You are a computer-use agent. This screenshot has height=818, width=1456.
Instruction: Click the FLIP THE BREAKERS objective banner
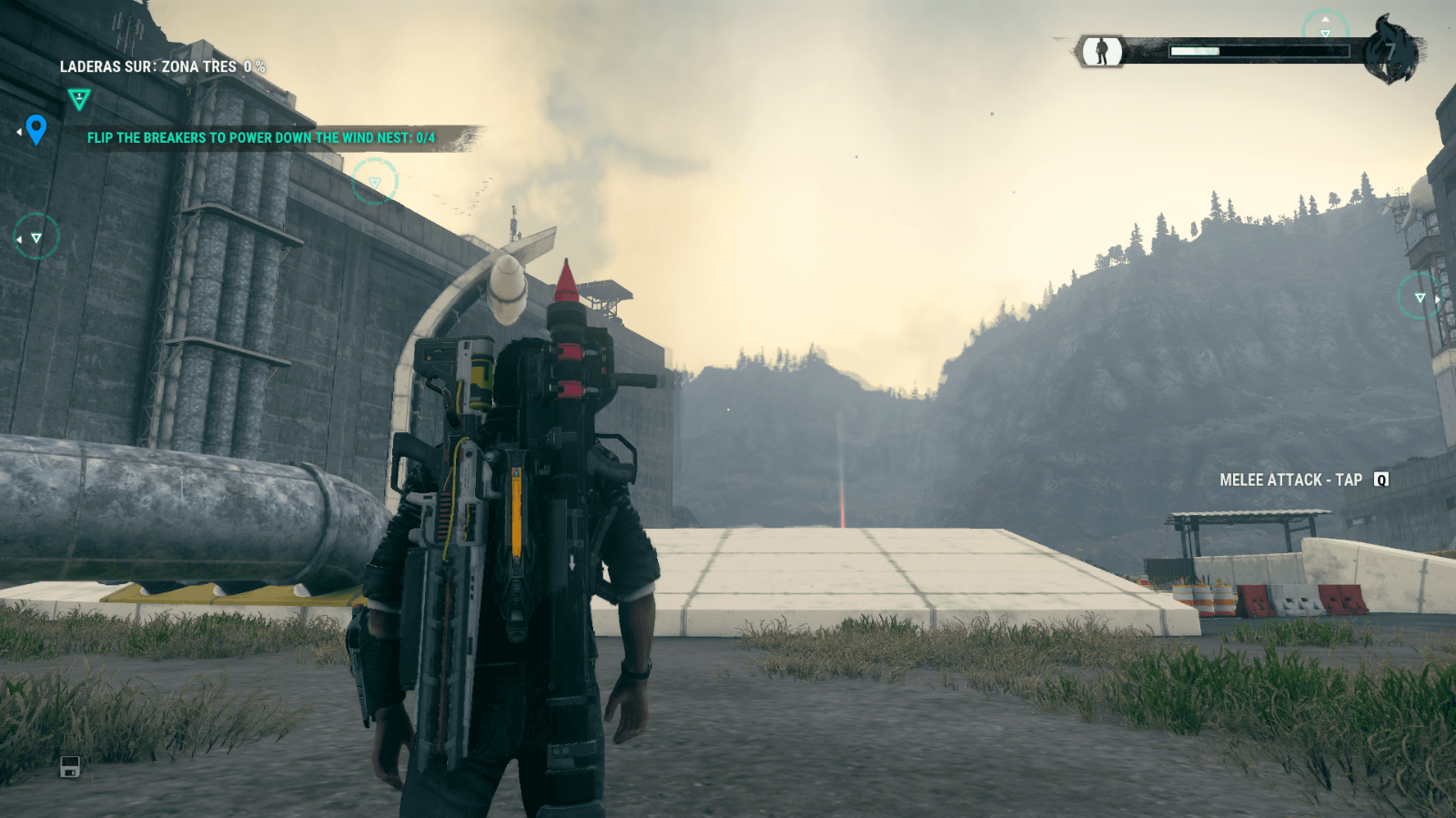[x=264, y=138]
